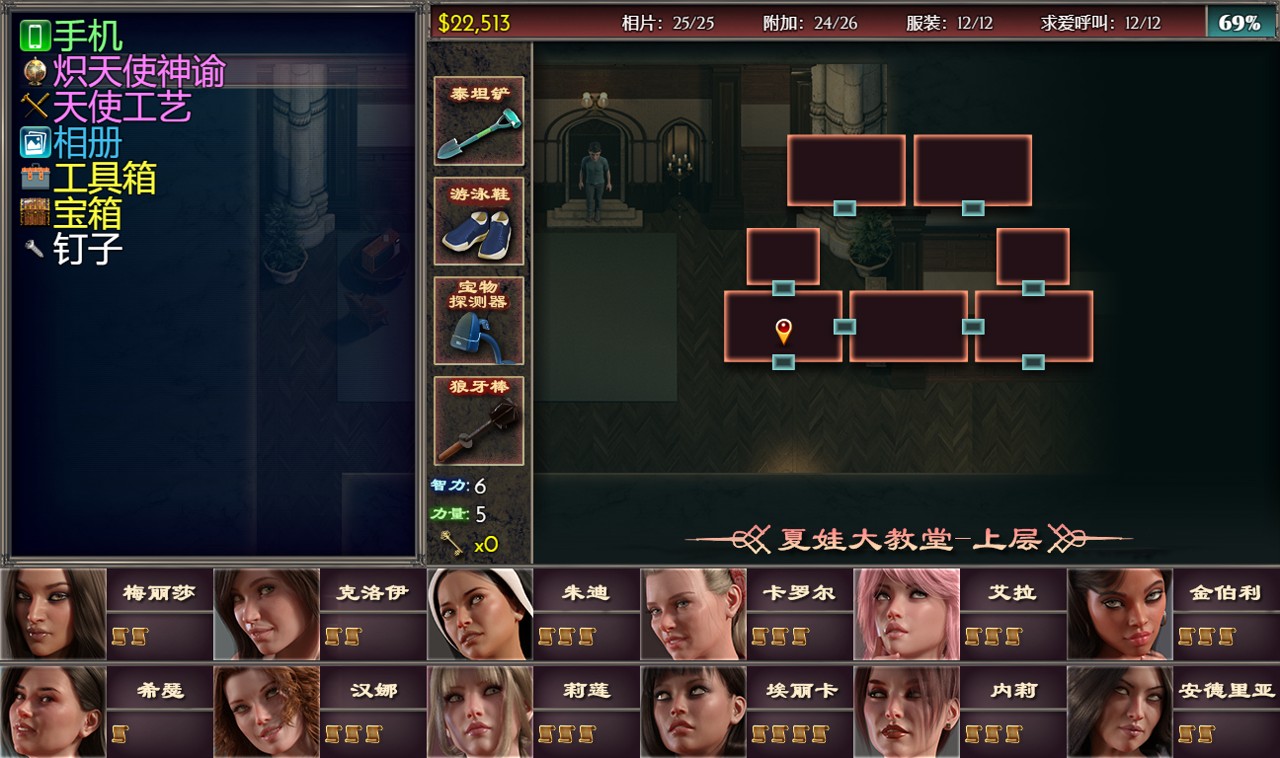1280x758 pixels.
Task: Select the 狼牙棒 mace slot
Action: [x=479, y=420]
